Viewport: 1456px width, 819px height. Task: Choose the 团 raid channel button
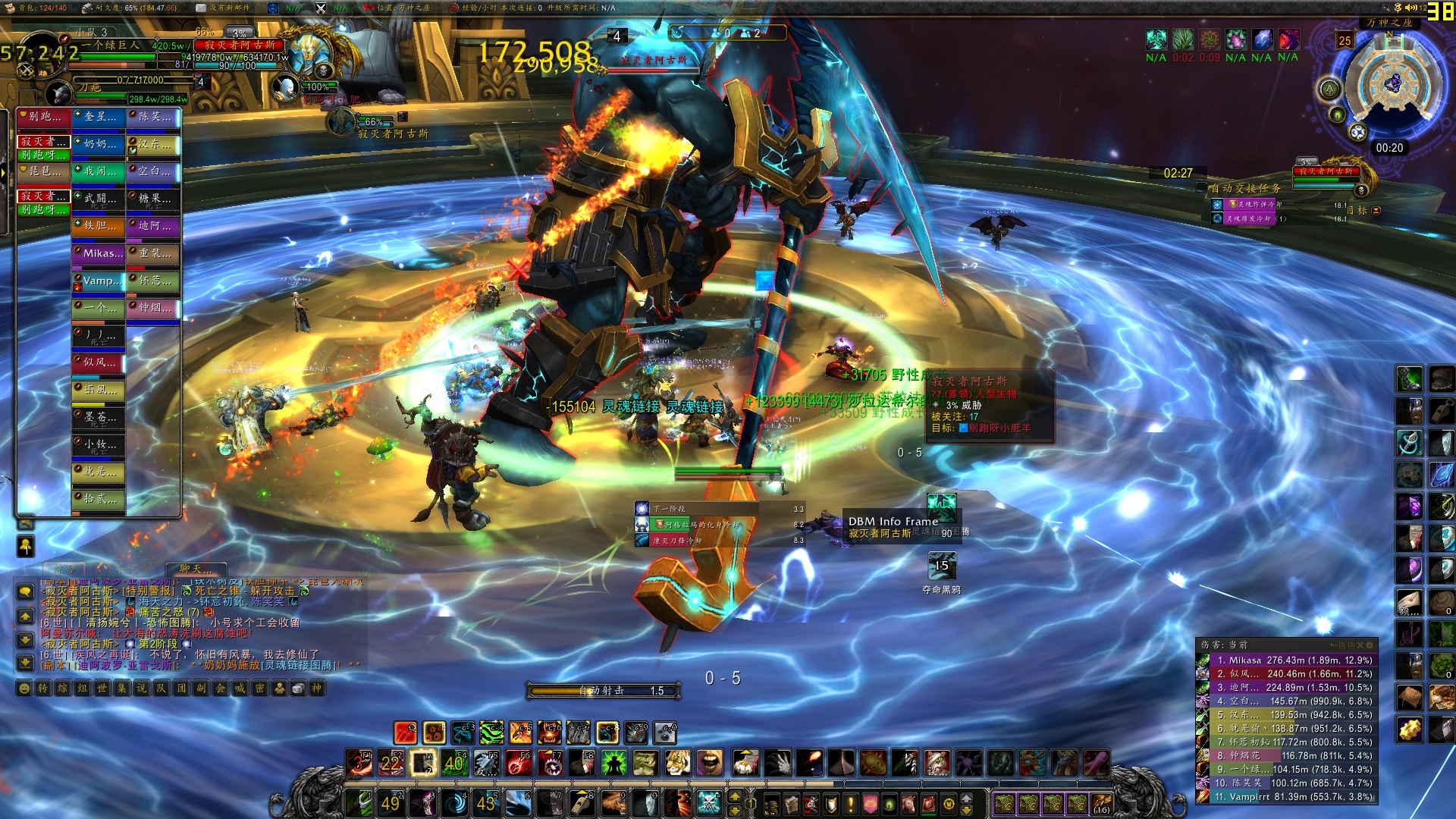click(x=182, y=689)
